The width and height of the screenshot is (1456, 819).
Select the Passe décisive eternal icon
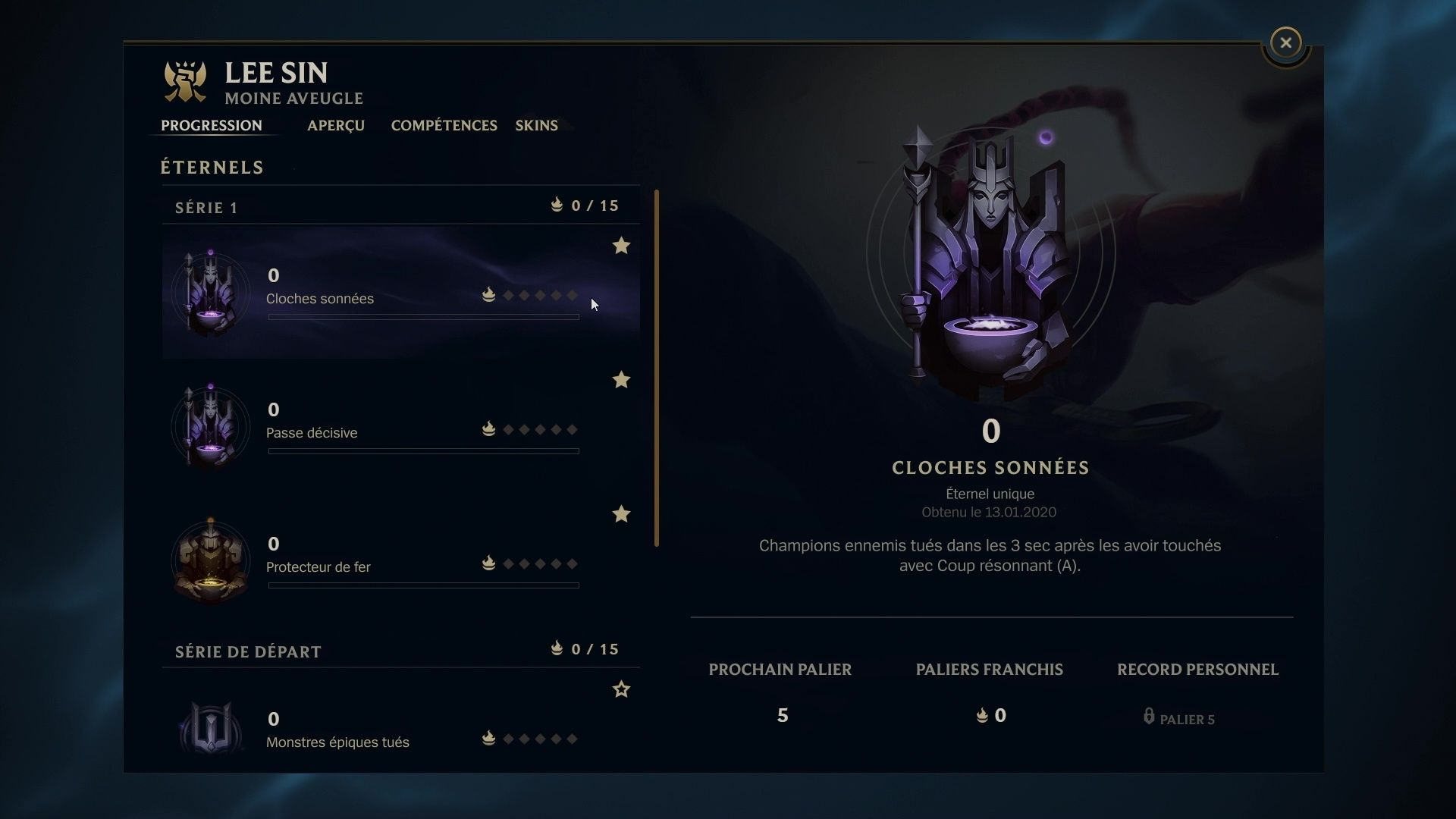coord(210,426)
